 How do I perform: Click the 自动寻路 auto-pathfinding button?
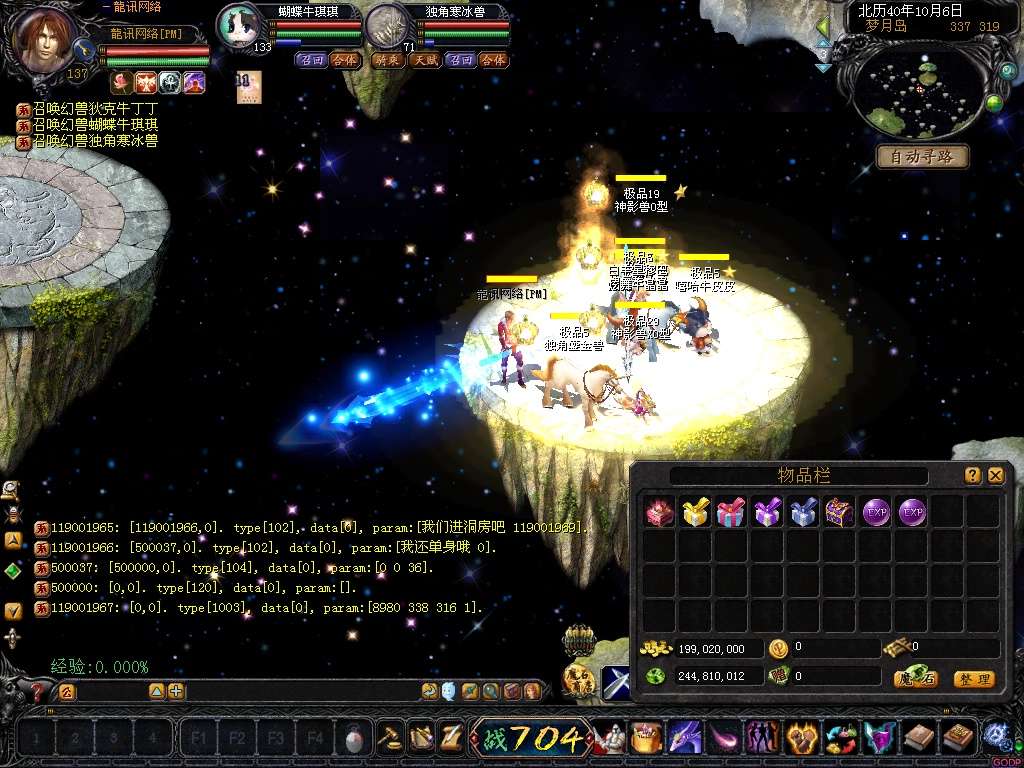coord(922,157)
